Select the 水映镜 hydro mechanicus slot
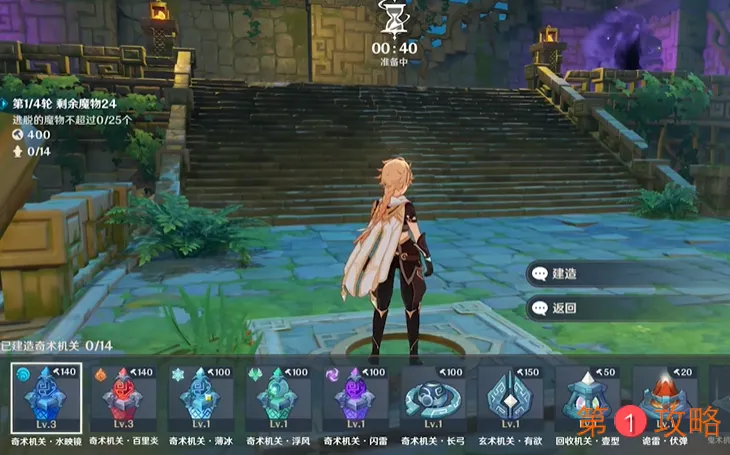Viewport: 730px width, 455px height. pos(46,398)
